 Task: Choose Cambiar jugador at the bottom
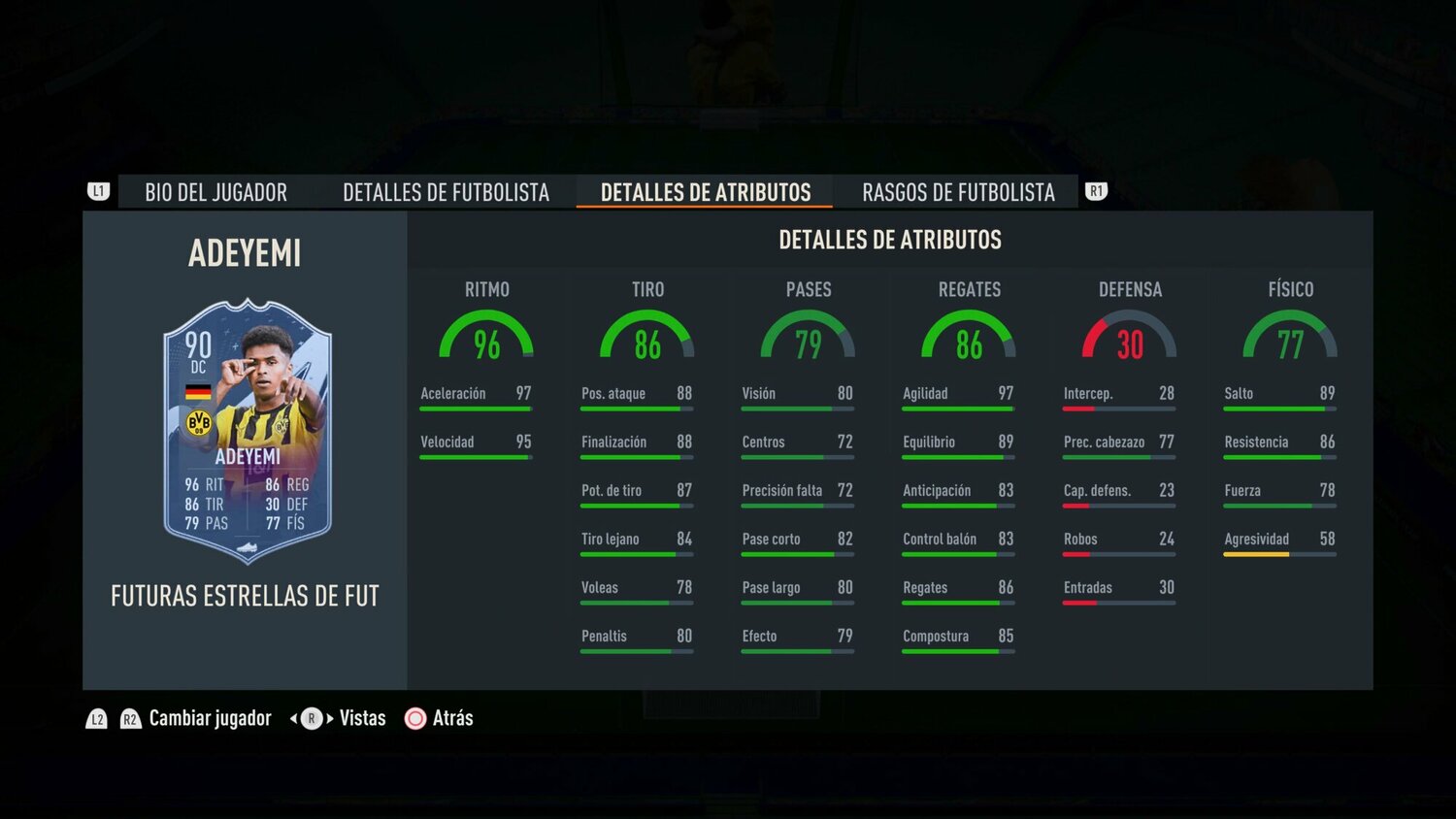coord(210,719)
